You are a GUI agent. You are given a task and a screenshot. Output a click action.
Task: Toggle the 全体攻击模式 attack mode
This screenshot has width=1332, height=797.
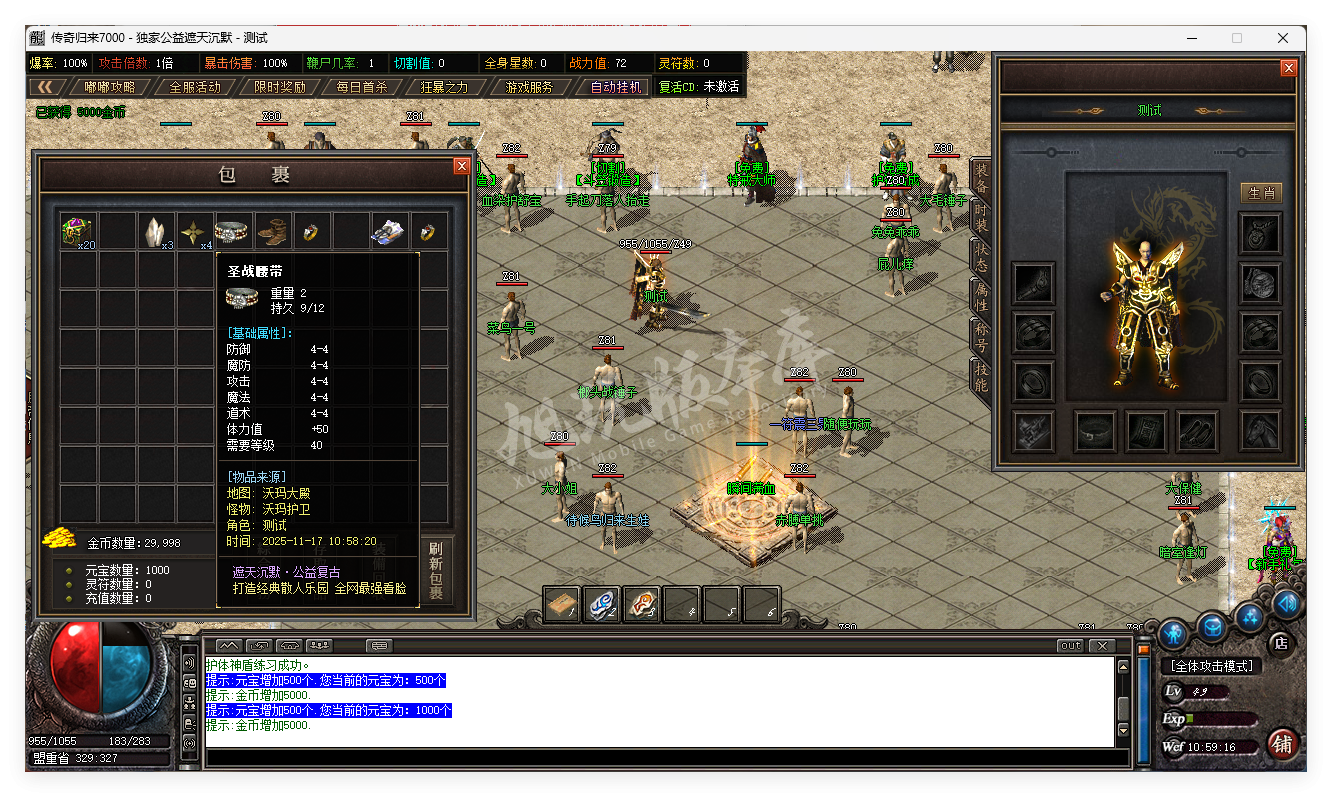click(1212, 665)
